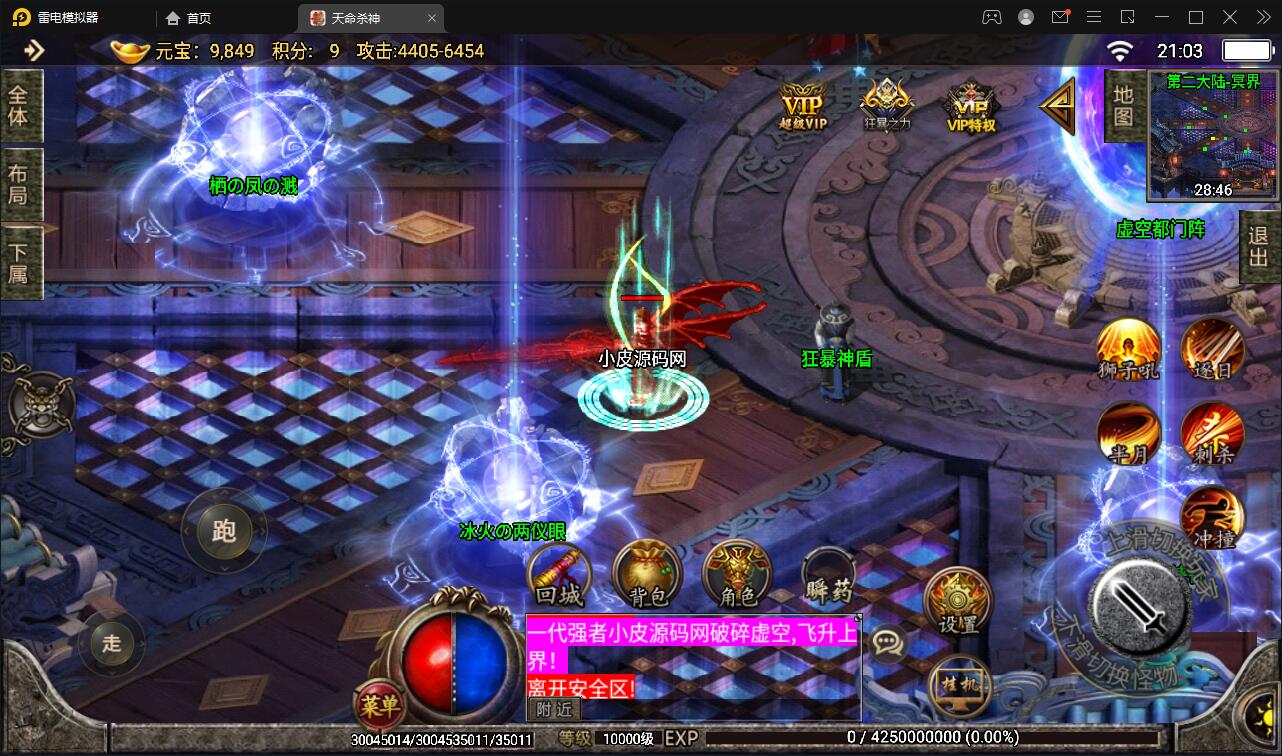Activate the 冲撞 charge skill
This screenshot has height=756, width=1282.
[1213, 517]
